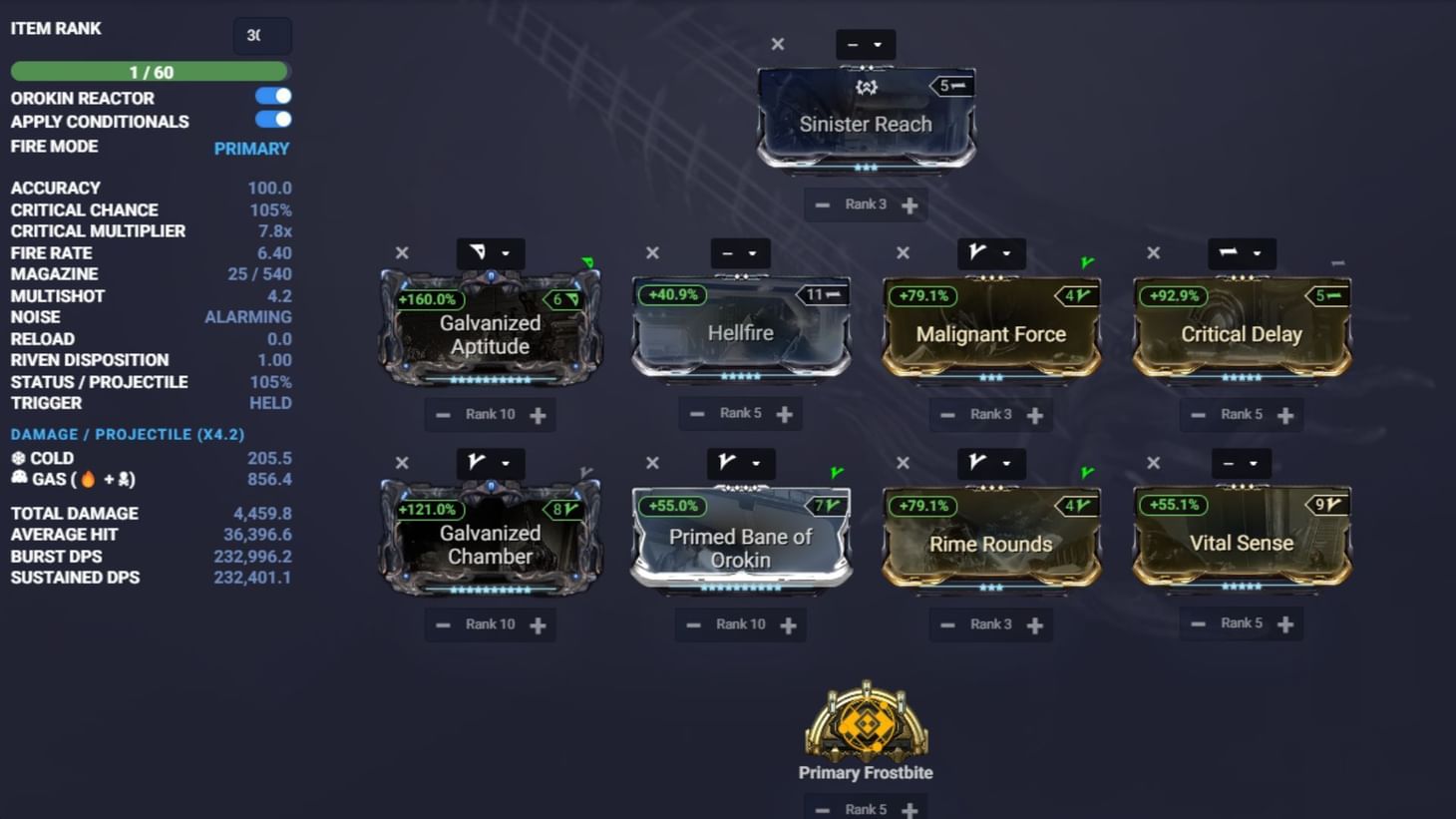Disable the Orokin Reactor toggle
This screenshot has height=819, width=1456.
[274, 96]
